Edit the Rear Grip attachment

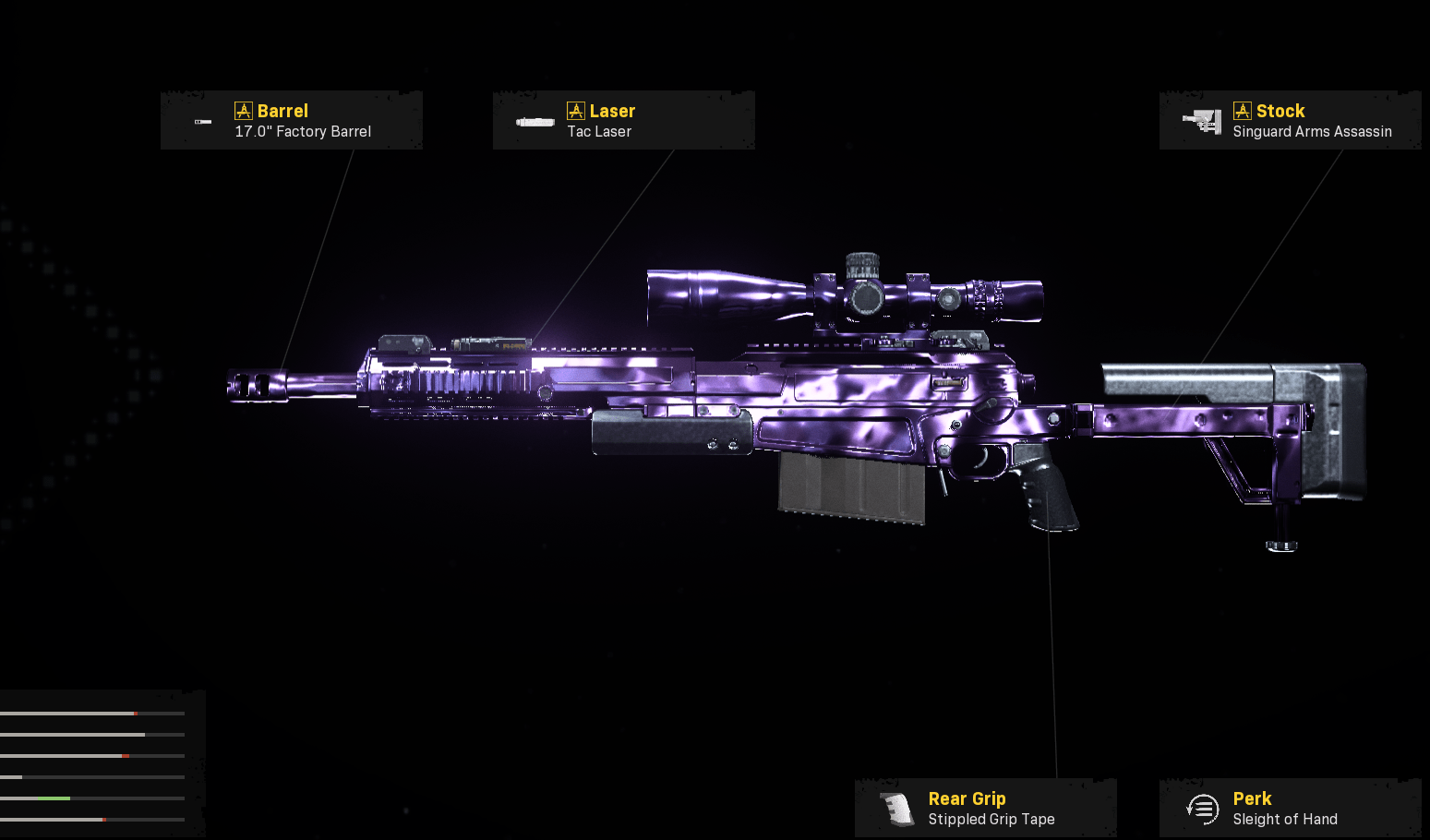tap(985, 809)
